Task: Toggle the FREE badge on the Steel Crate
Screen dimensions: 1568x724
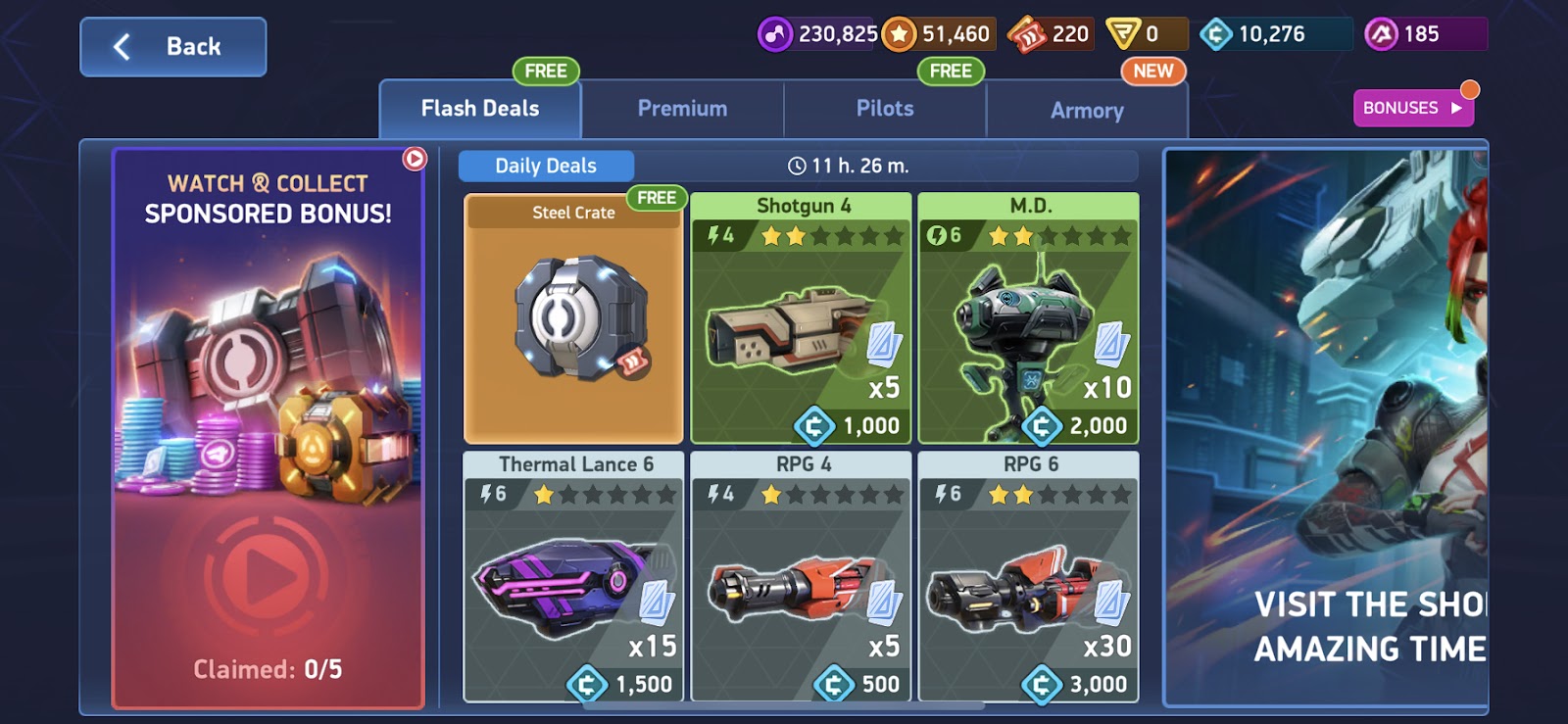Action: 656,198
